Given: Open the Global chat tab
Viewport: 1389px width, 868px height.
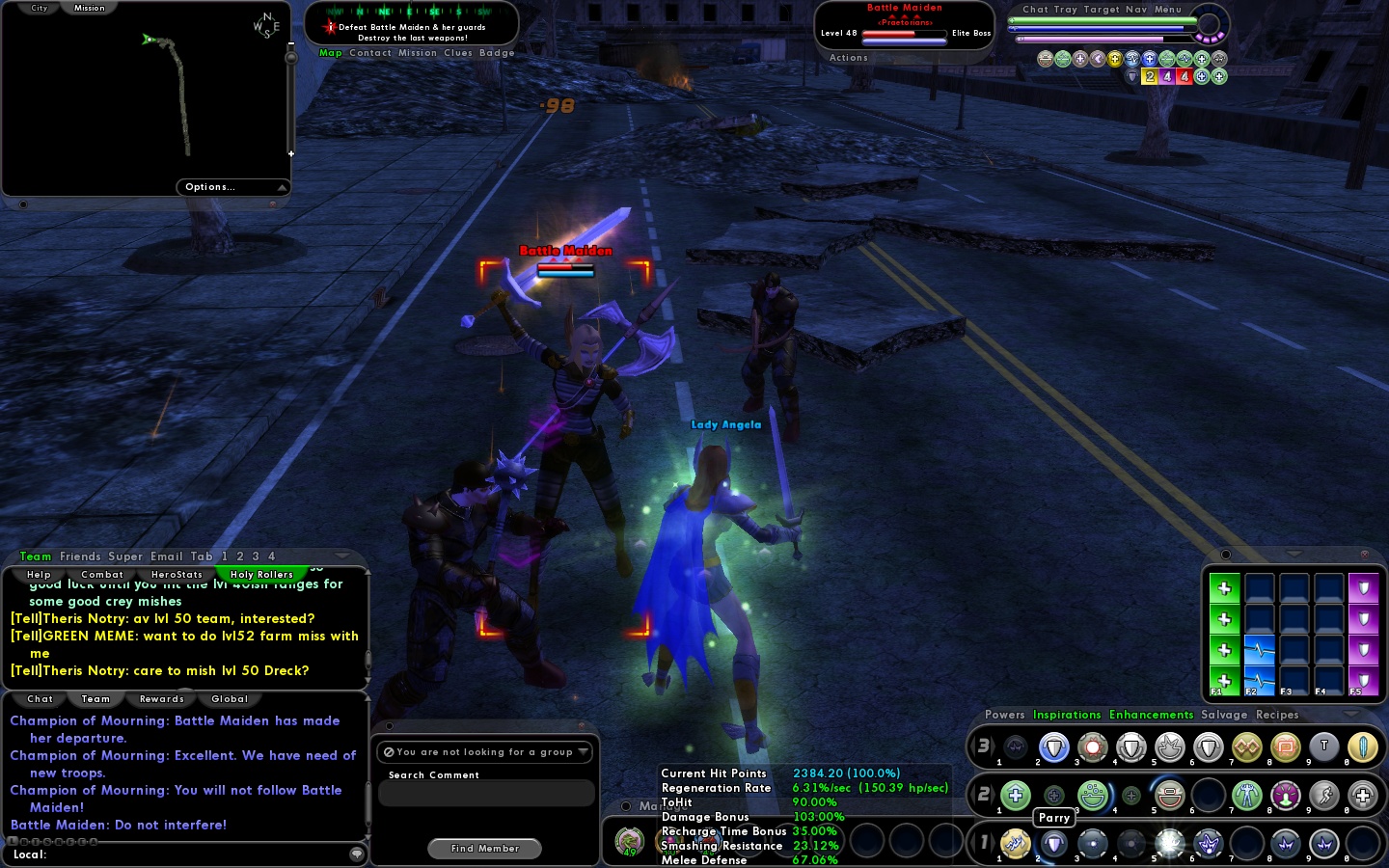Looking at the screenshot, I should (230, 699).
